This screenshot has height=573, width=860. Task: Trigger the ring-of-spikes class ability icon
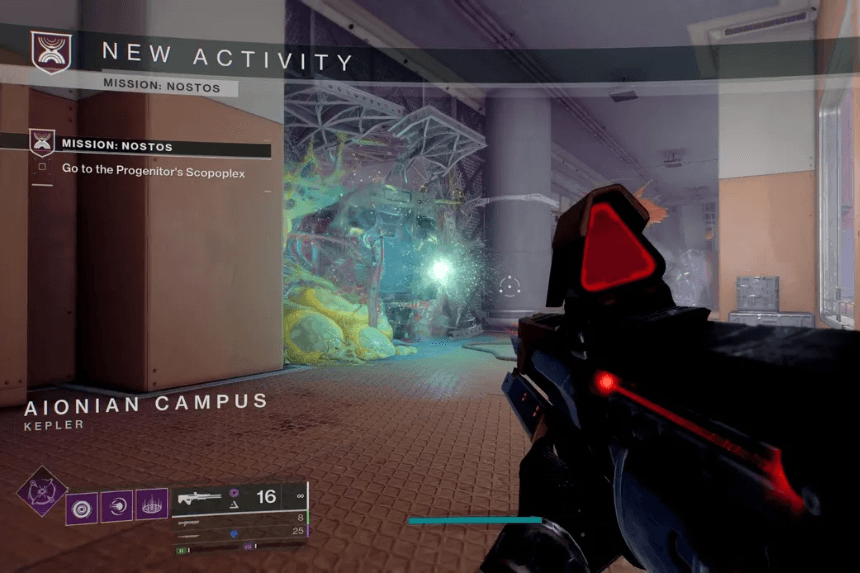[151, 505]
